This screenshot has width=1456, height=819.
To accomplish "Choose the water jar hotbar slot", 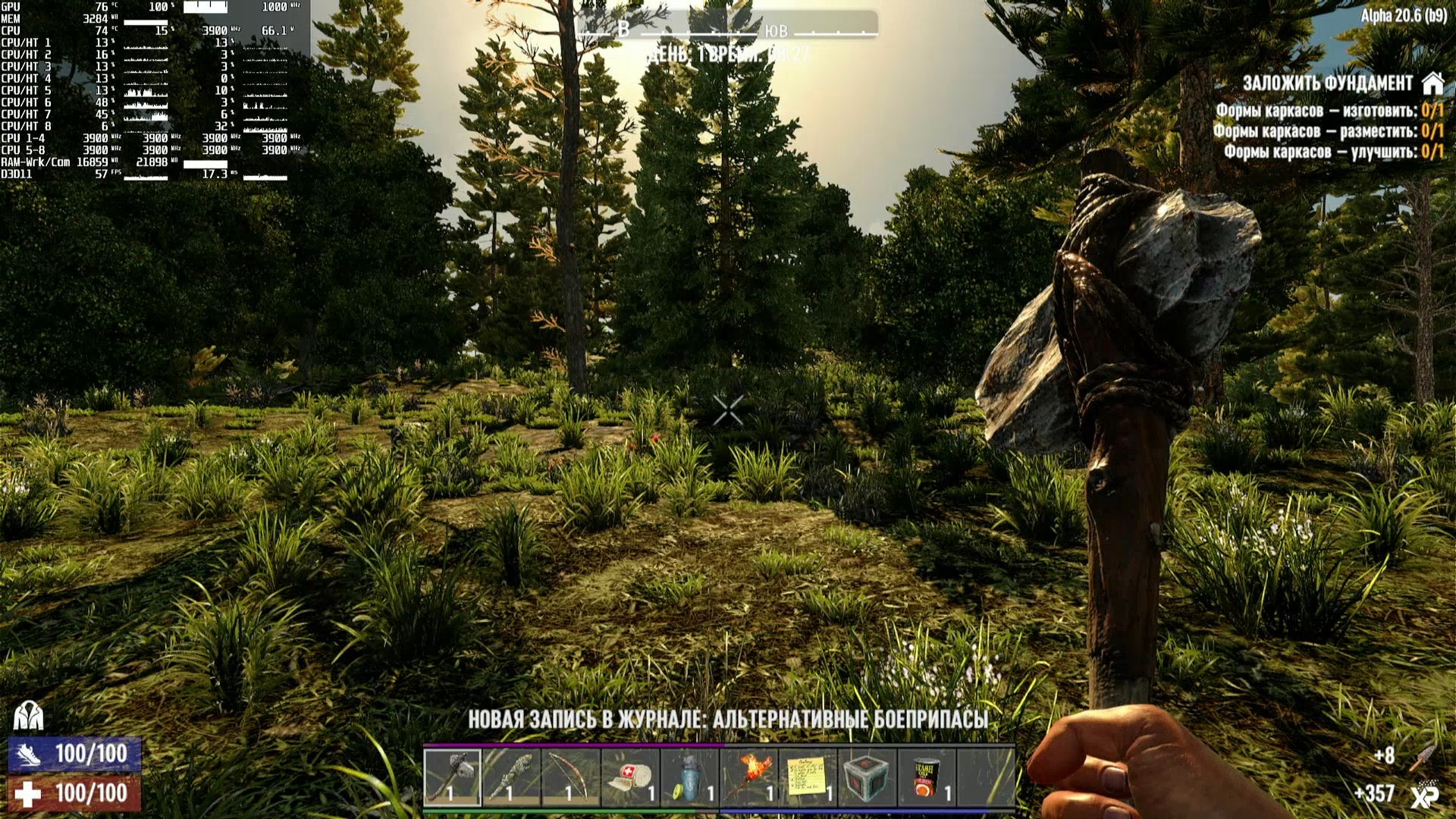I will 689,777.
